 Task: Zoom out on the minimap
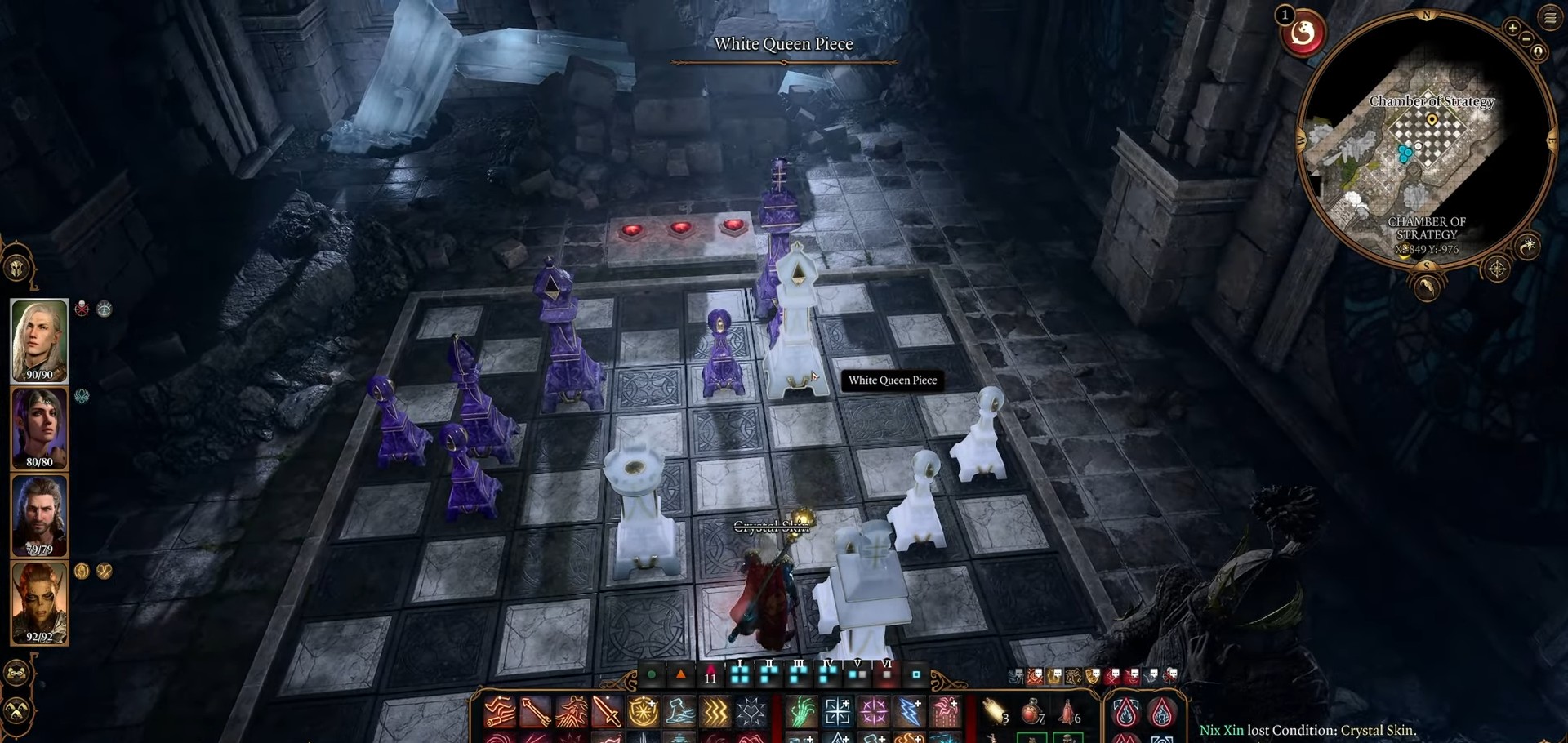(x=1526, y=39)
